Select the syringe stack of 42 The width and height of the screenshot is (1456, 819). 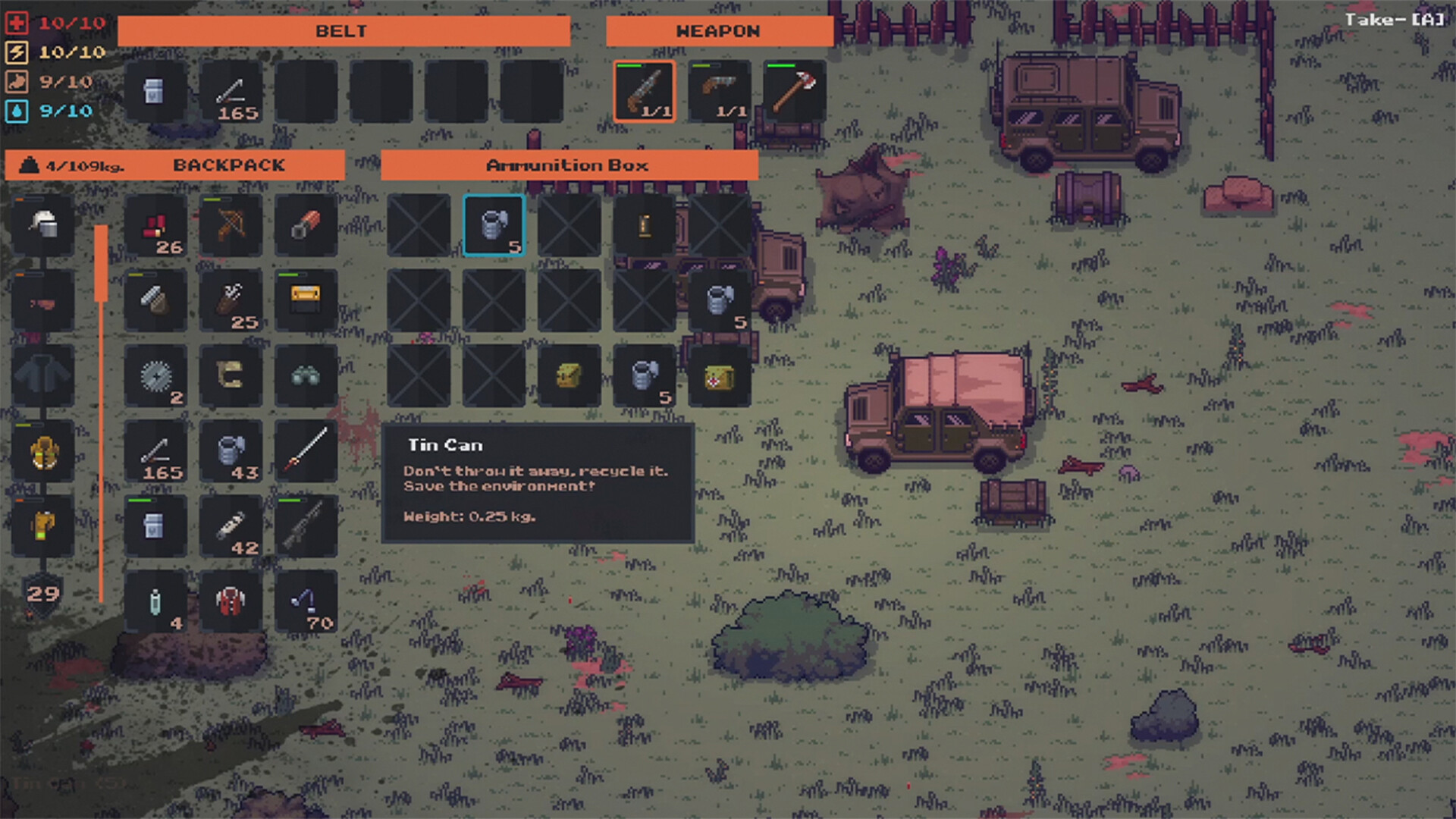231,527
